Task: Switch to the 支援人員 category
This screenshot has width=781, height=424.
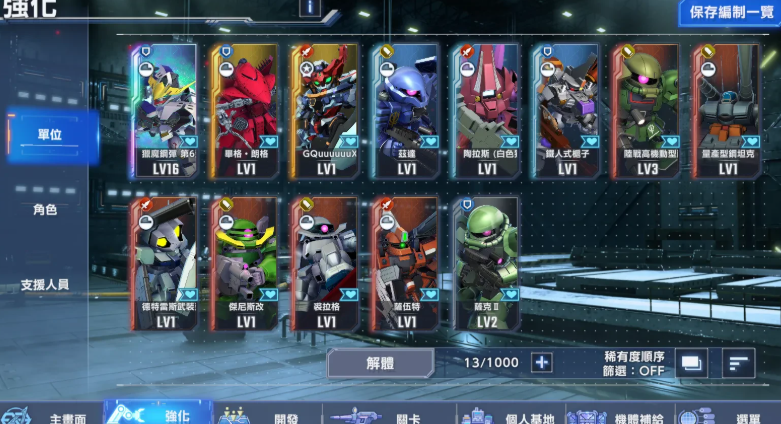Action: coord(46,285)
